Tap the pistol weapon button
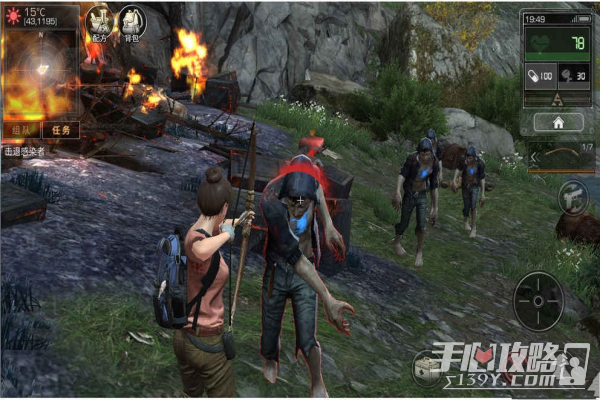 (573, 197)
